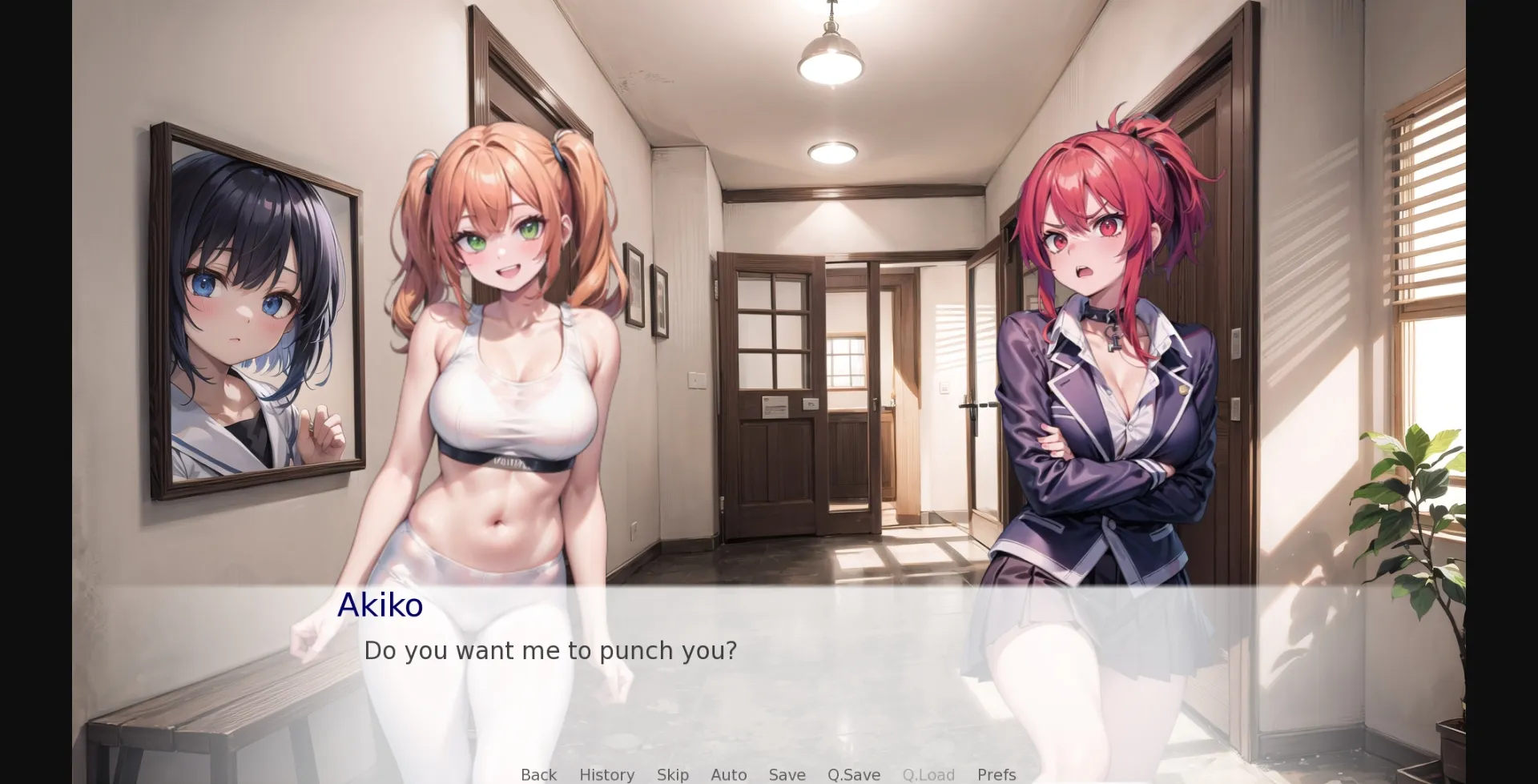Click the line 'Do you want me to punch you?'
Image resolution: width=1538 pixels, height=784 pixels.
click(550, 651)
